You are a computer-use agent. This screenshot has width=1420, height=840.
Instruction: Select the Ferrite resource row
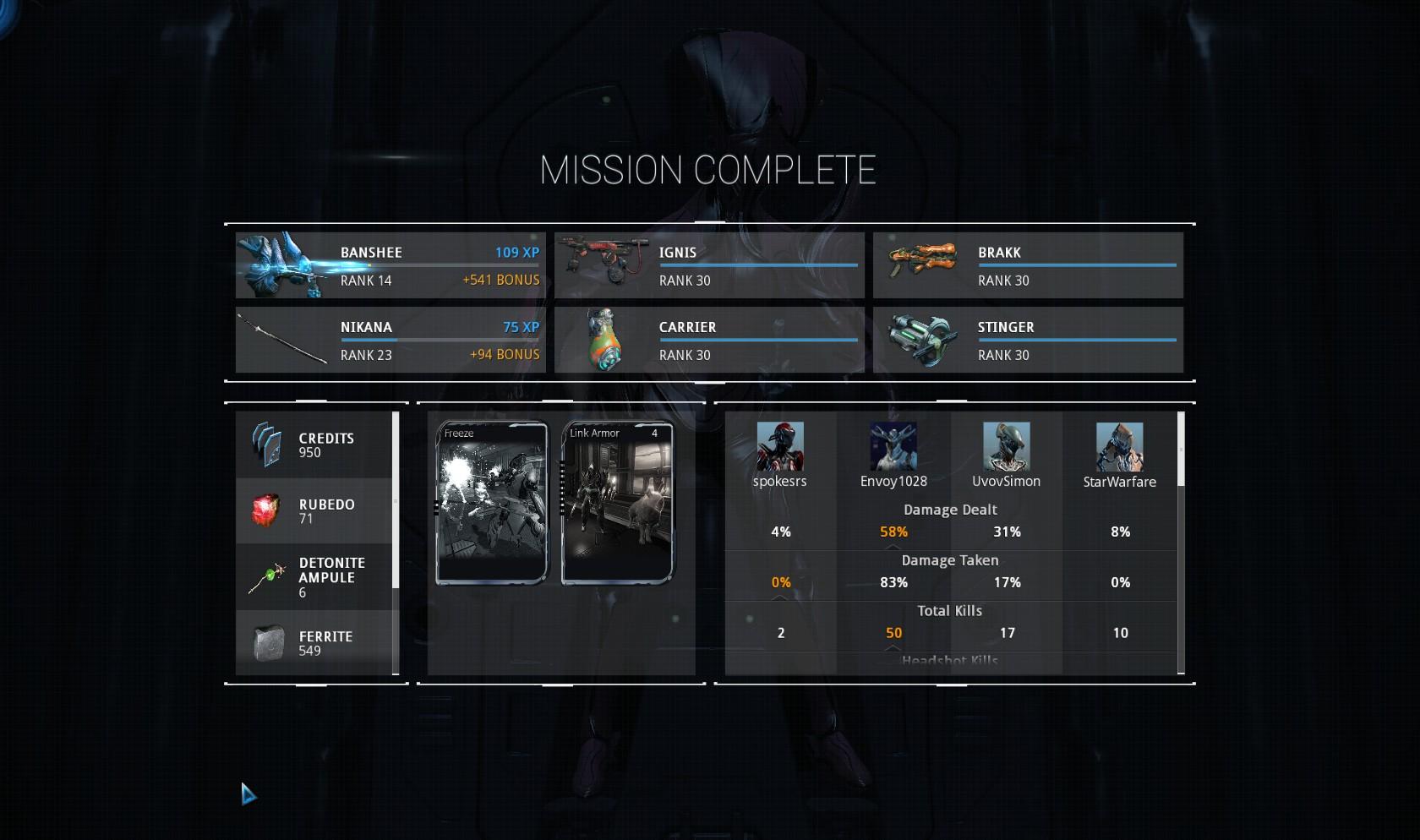[314, 643]
